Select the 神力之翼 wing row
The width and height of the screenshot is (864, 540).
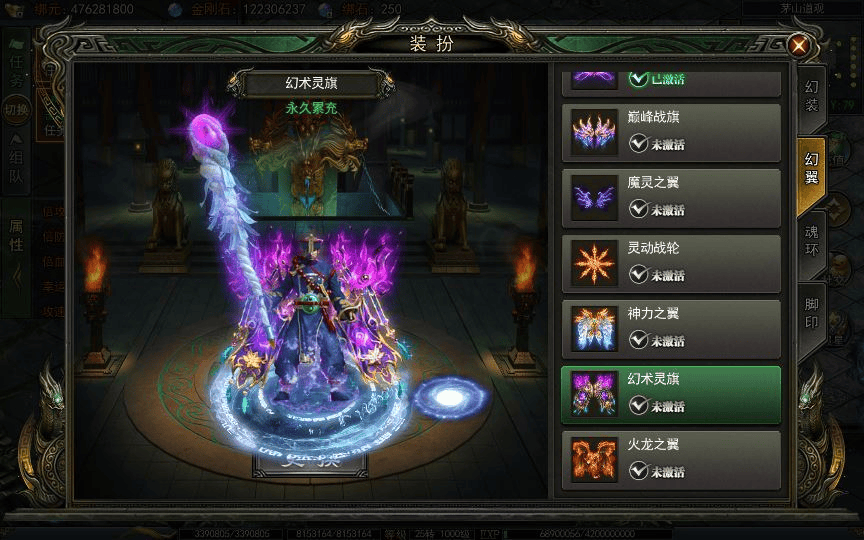[x=671, y=329]
